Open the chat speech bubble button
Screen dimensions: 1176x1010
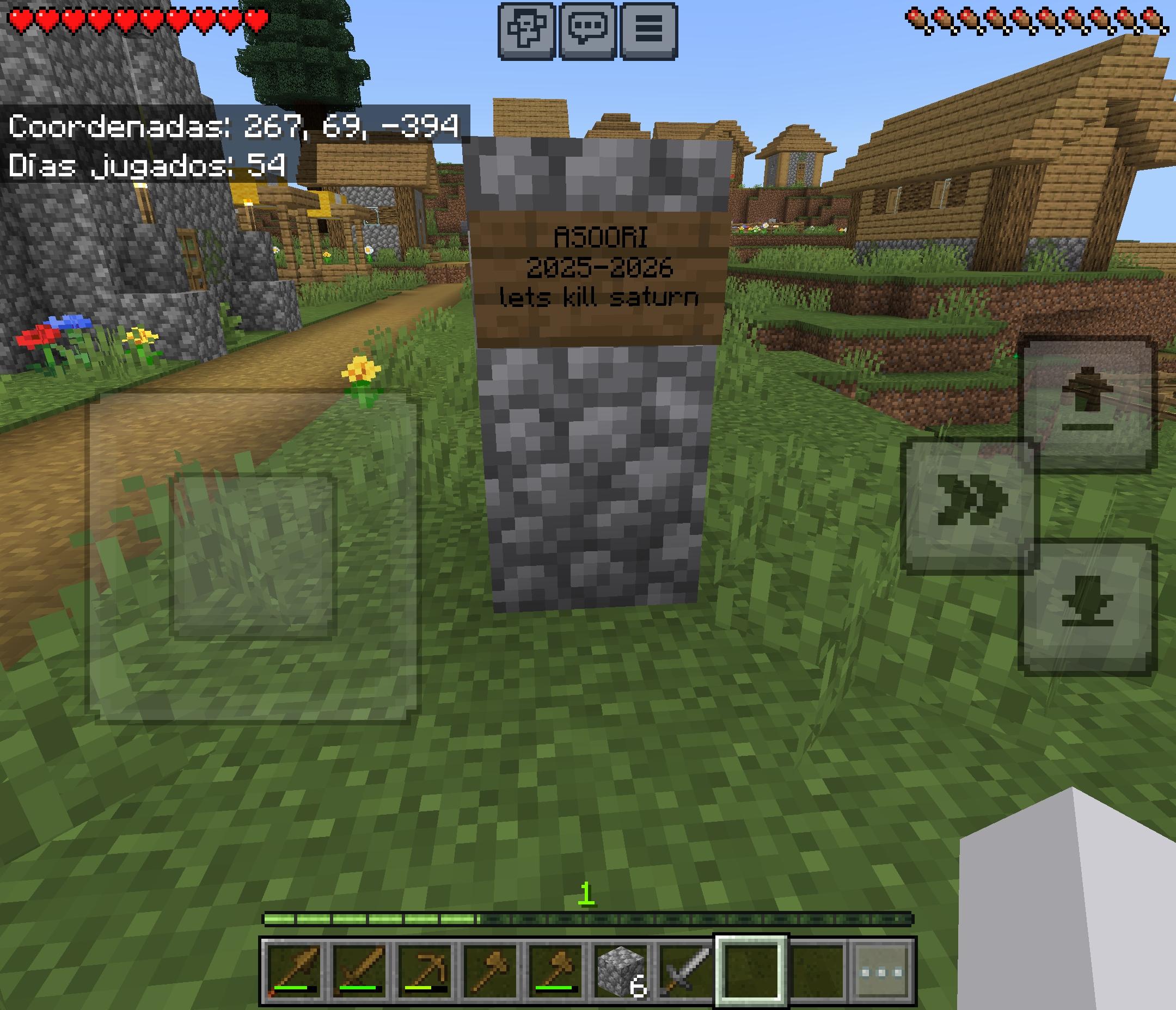tap(587, 30)
